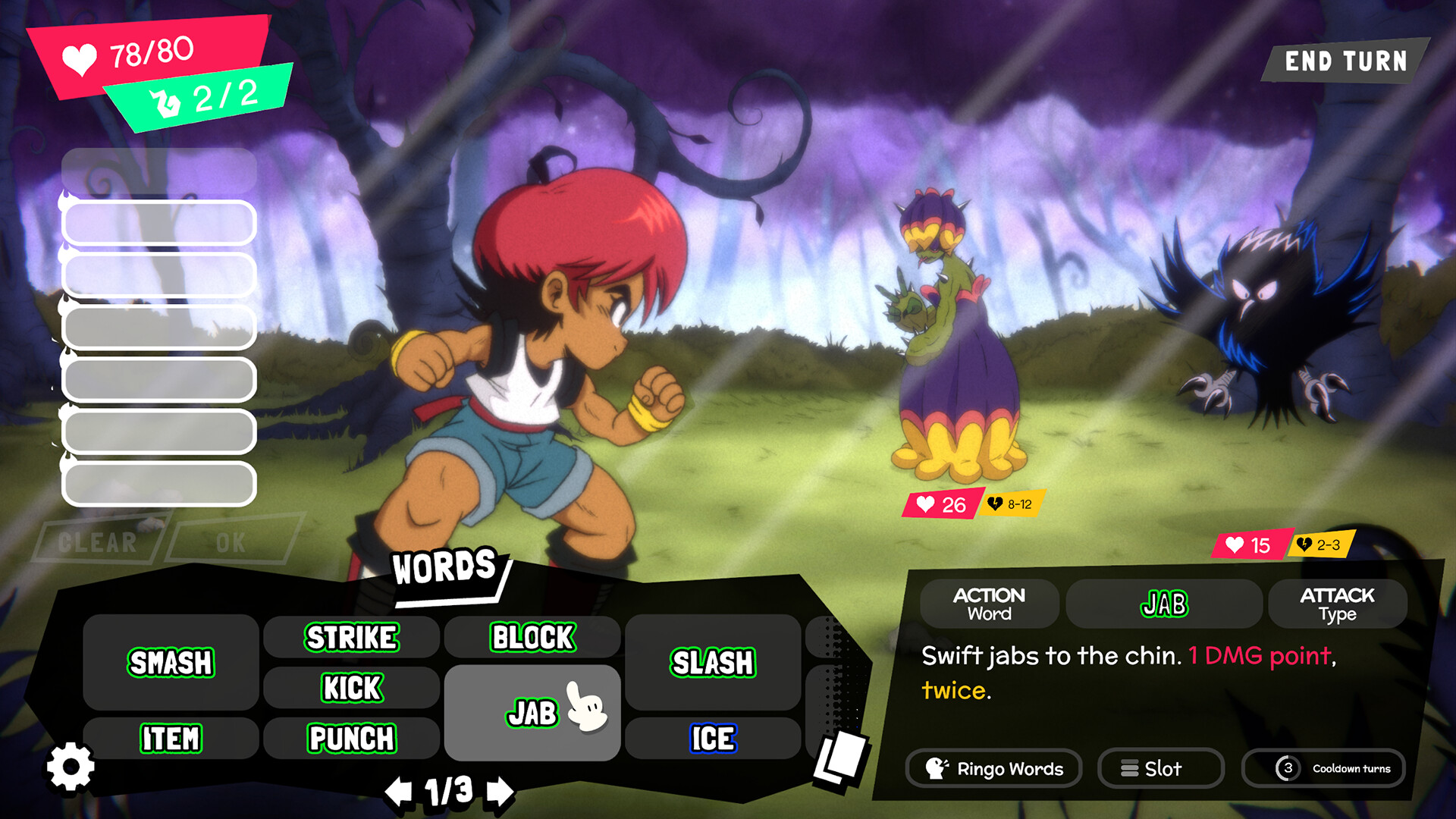The height and width of the screenshot is (819, 1456).
Task: Choose the STRIKE word
Action: pos(351,637)
